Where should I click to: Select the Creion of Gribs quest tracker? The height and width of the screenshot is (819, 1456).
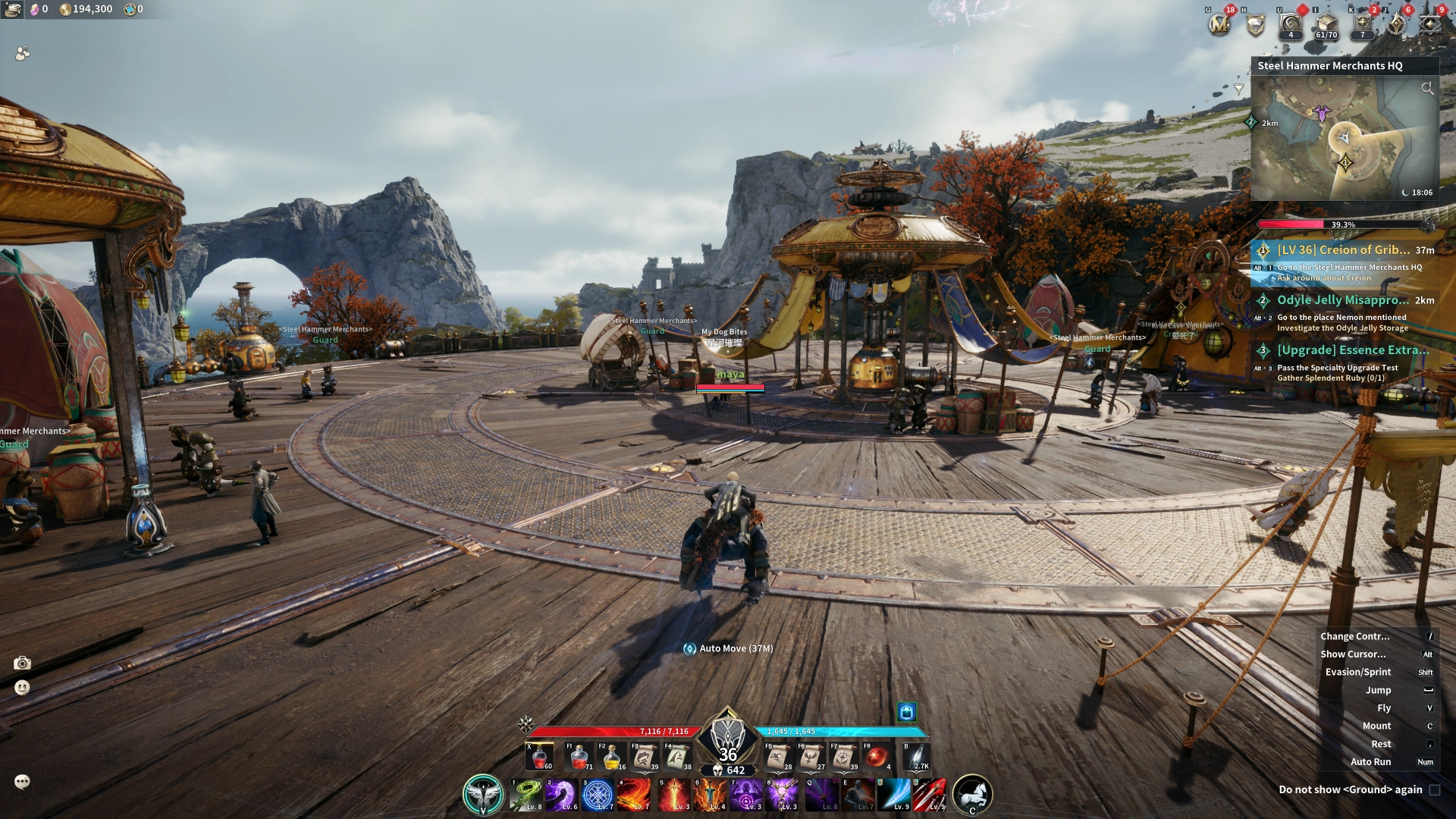[1343, 250]
